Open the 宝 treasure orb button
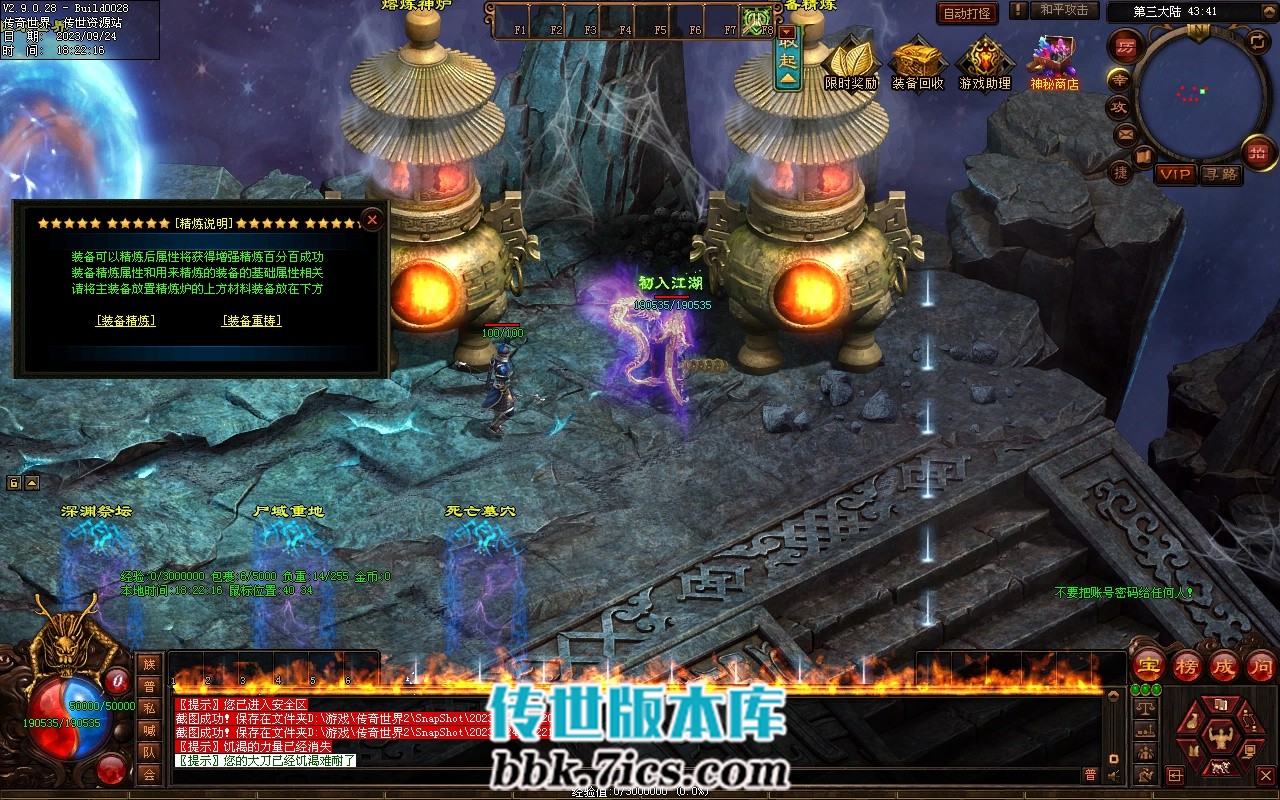Image resolution: width=1280 pixels, height=800 pixels. (1148, 665)
